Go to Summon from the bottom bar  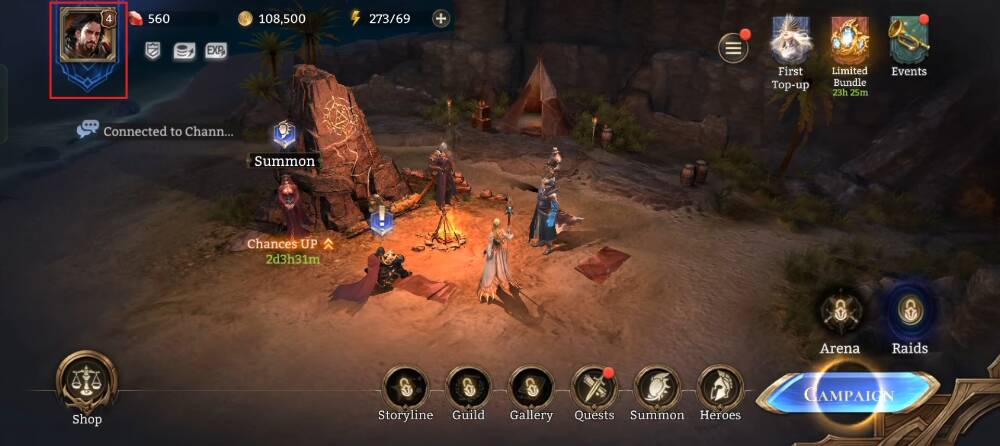[x=657, y=387]
